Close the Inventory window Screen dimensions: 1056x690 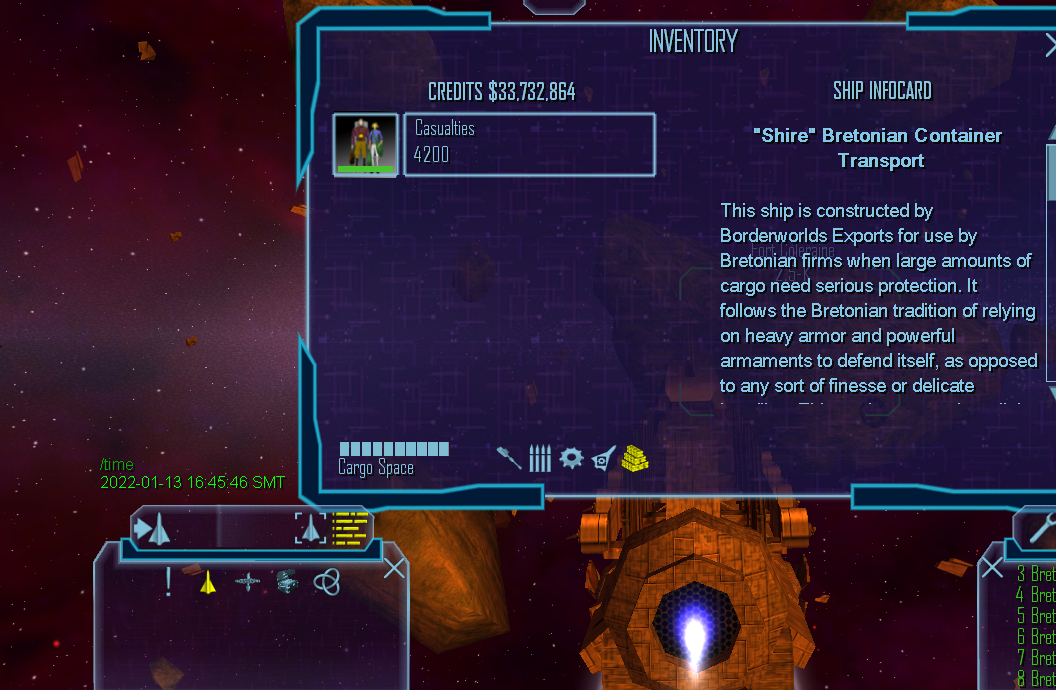(x=1050, y=45)
